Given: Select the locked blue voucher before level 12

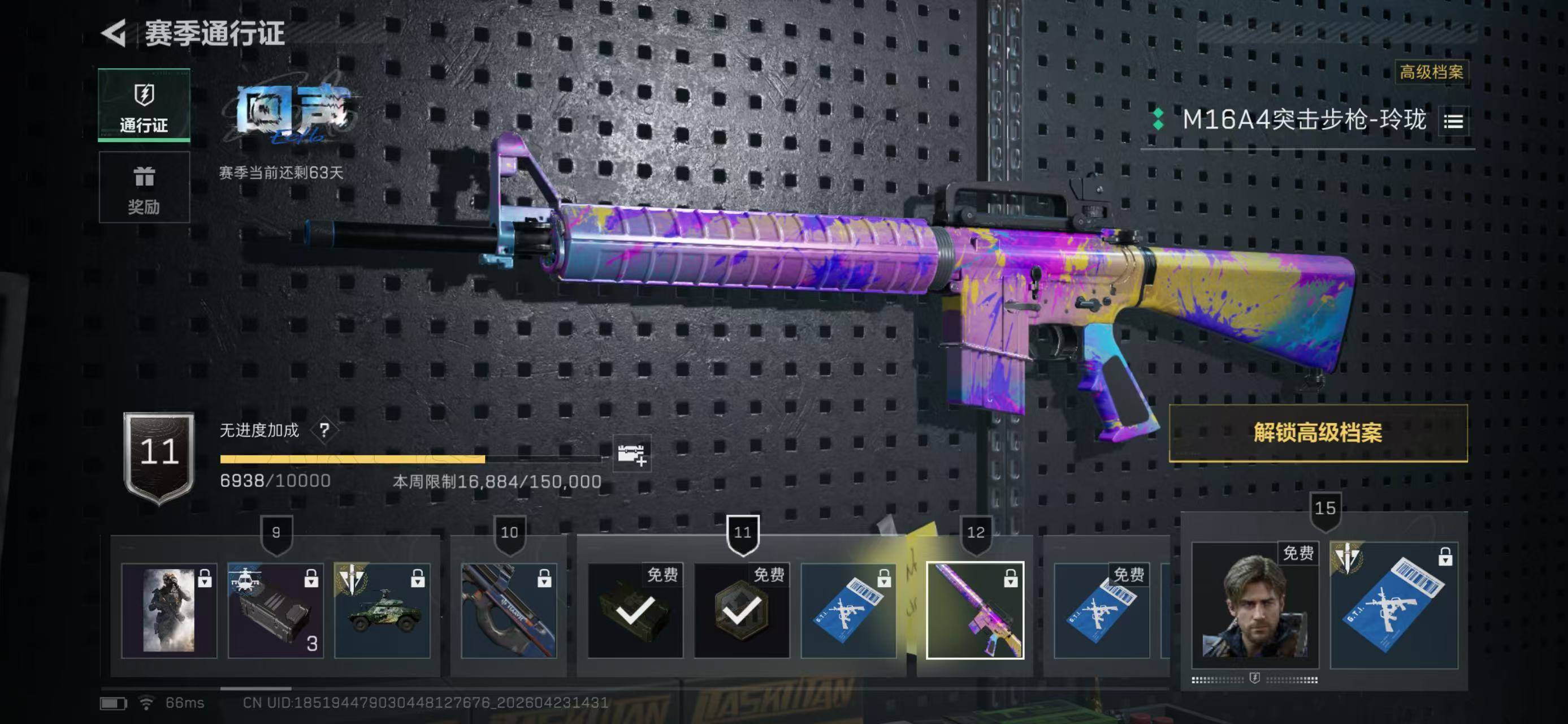Looking at the screenshot, I should [x=848, y=610].
